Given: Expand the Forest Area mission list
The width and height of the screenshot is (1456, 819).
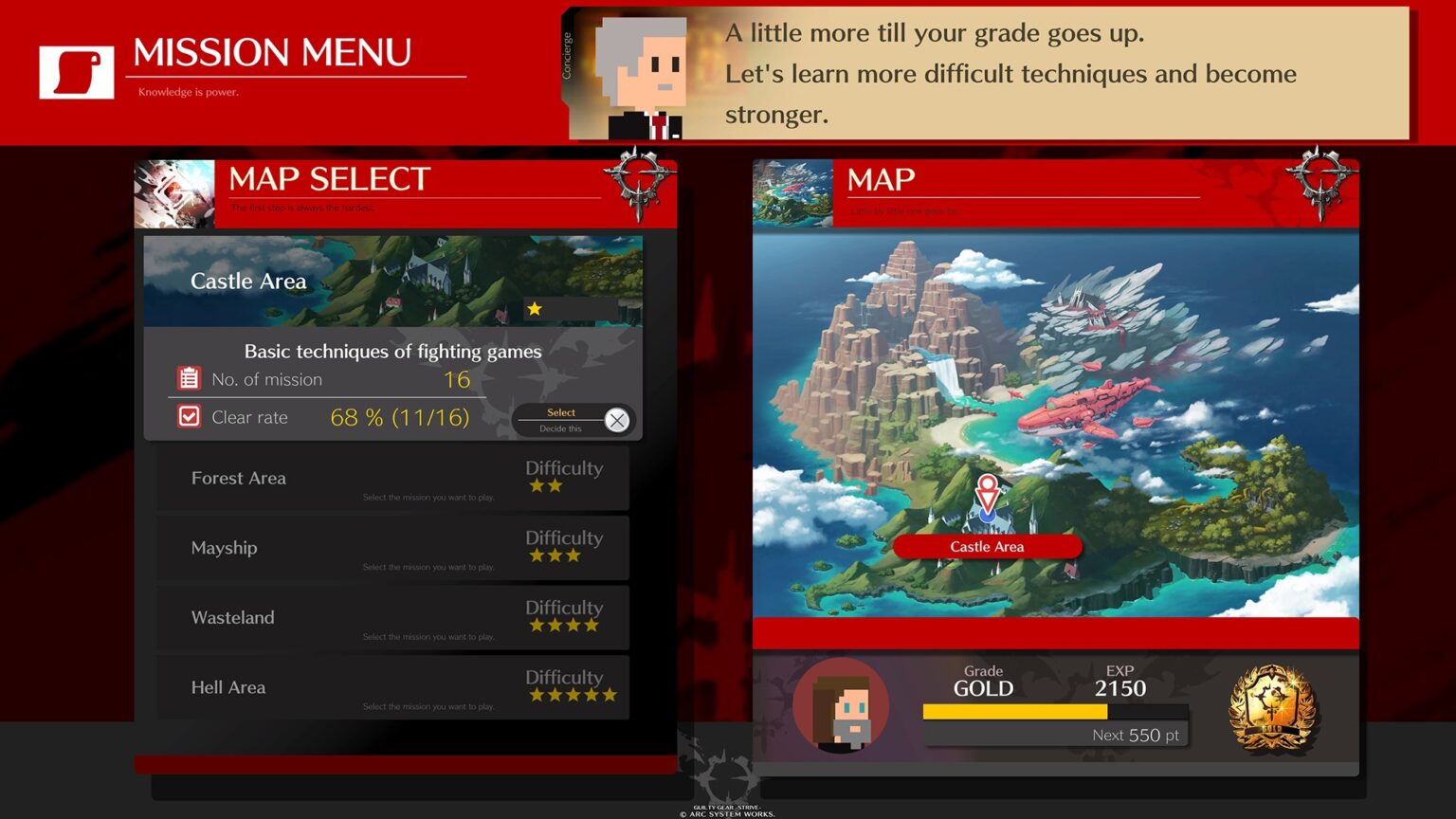Looking at the screenshot, I should click(393, 478).
